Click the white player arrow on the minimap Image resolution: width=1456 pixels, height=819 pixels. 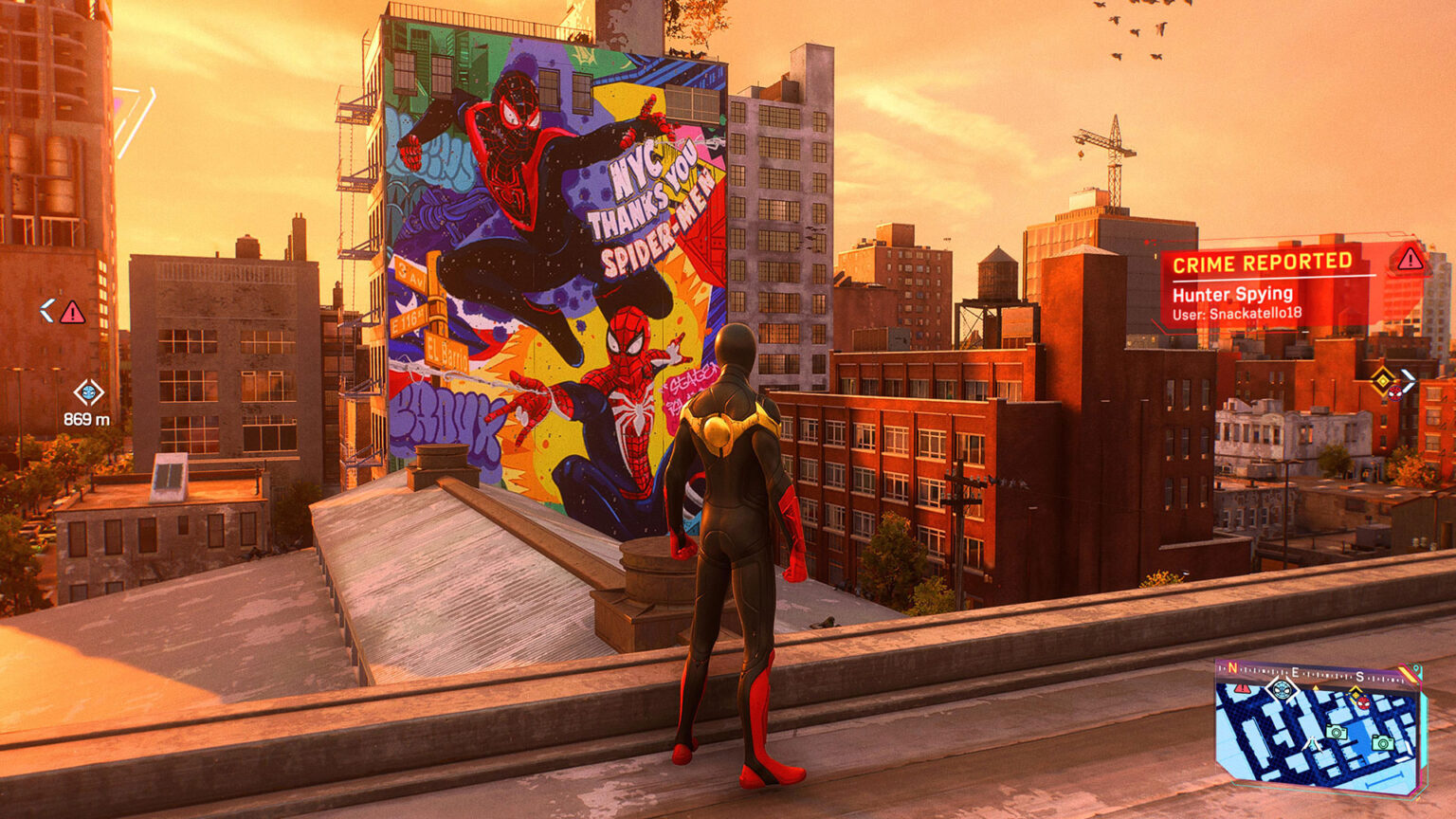(x=1314, y=744)
